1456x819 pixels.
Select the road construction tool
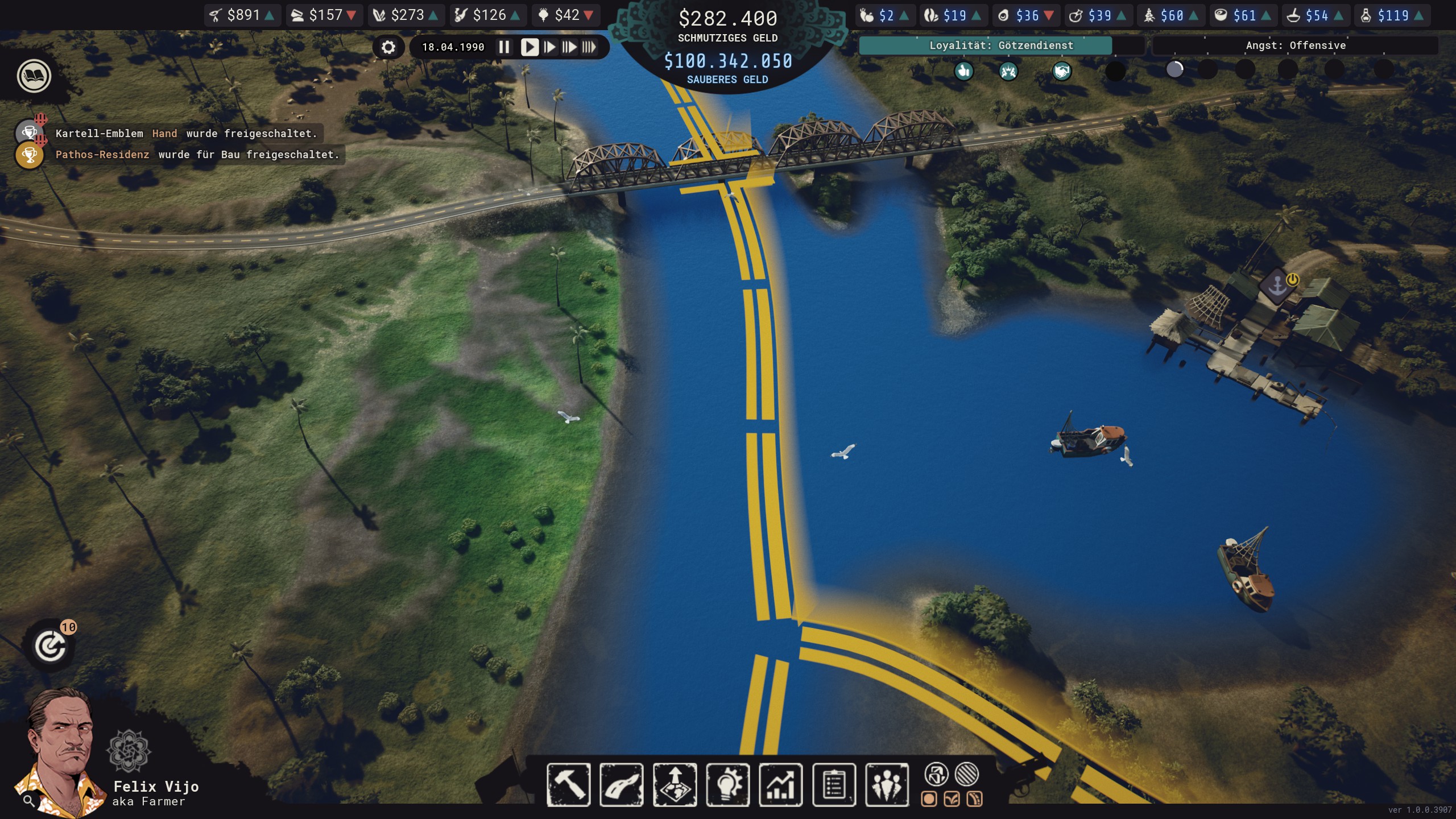622,785
